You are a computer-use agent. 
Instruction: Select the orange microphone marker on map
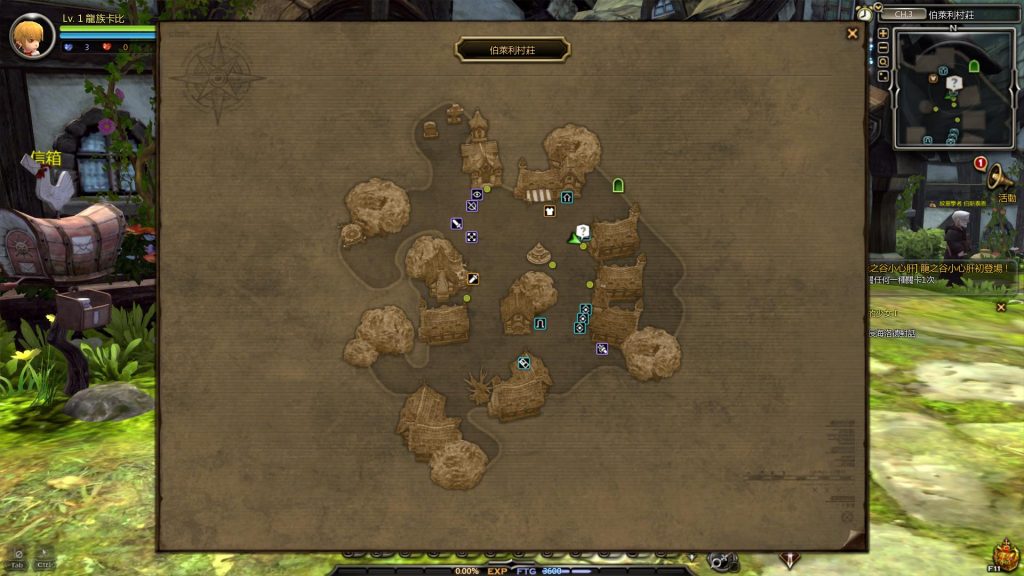[472, 279]
